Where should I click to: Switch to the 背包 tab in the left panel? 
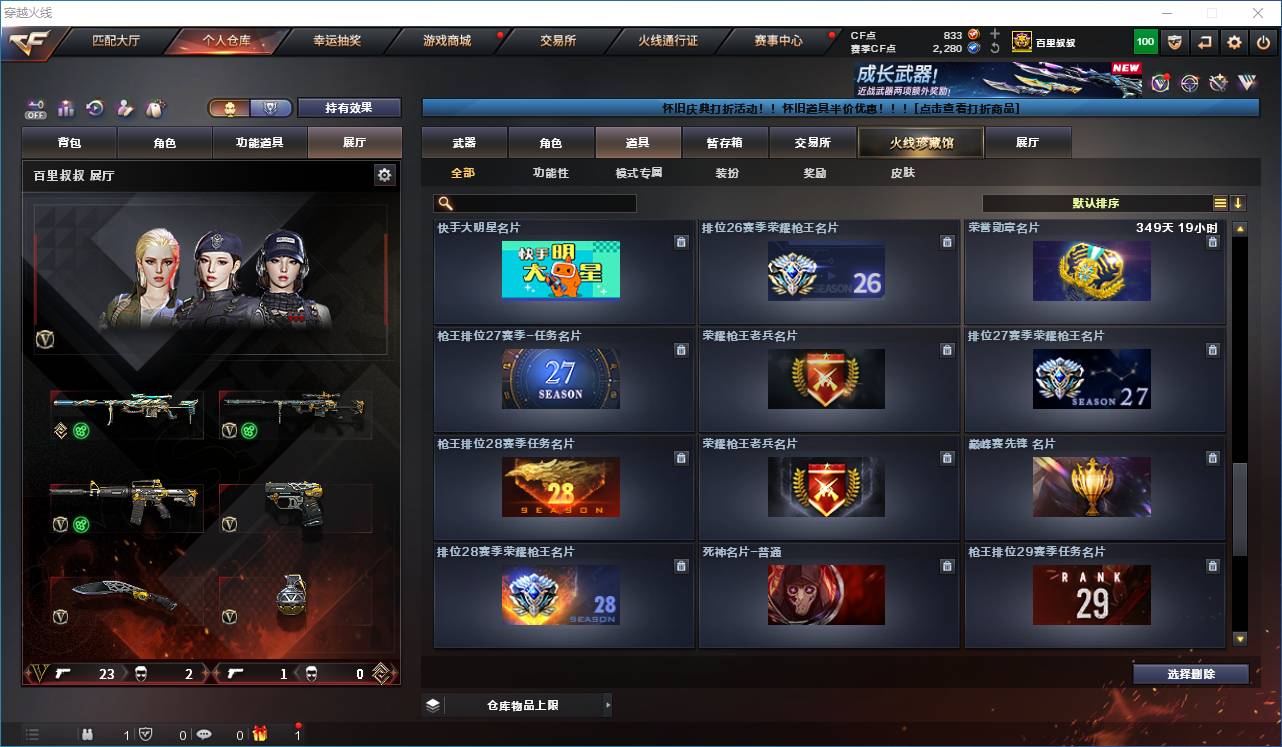click(69, 142)
